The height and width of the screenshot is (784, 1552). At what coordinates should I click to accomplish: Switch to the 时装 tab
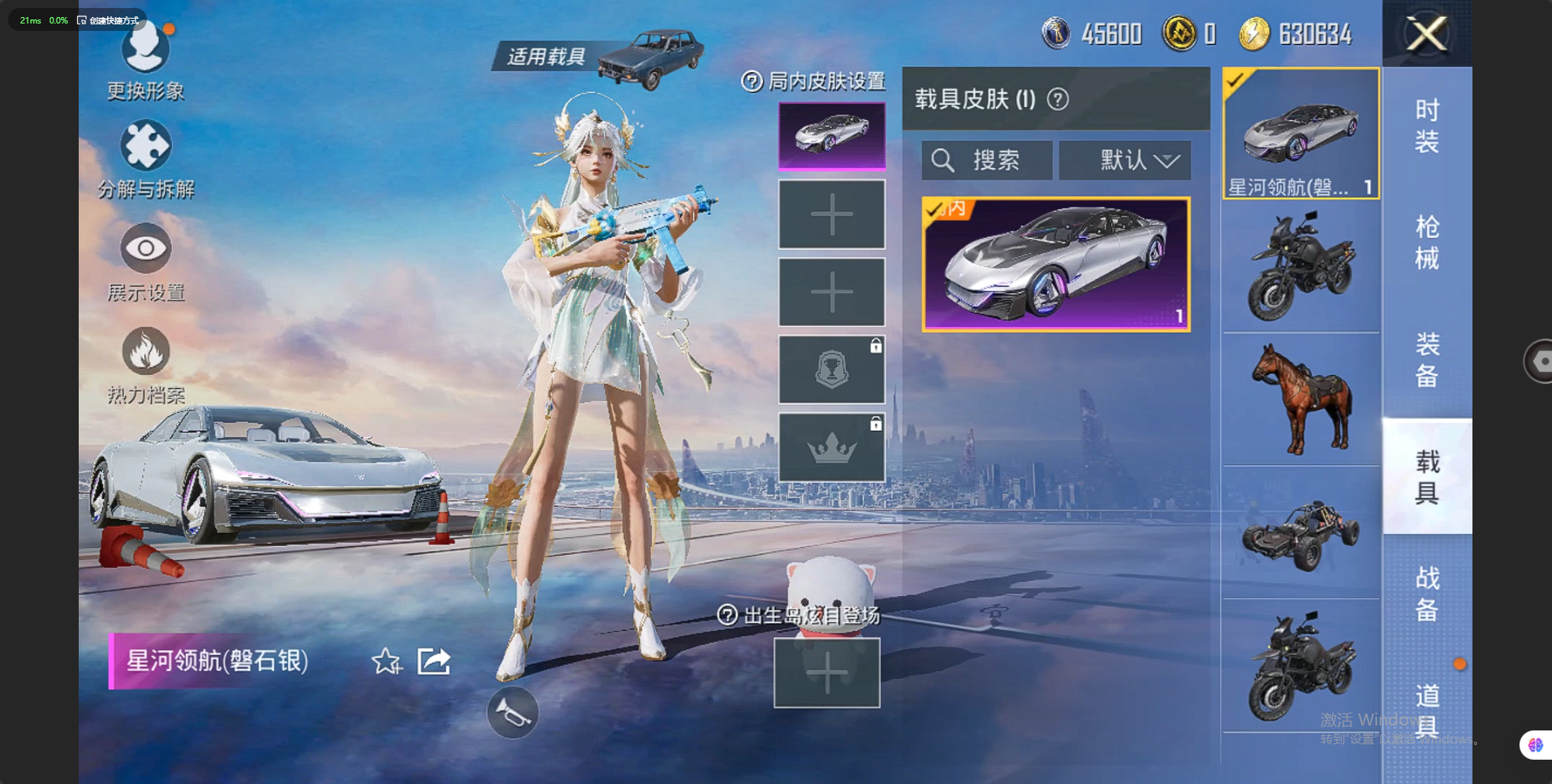(1426, 126)
